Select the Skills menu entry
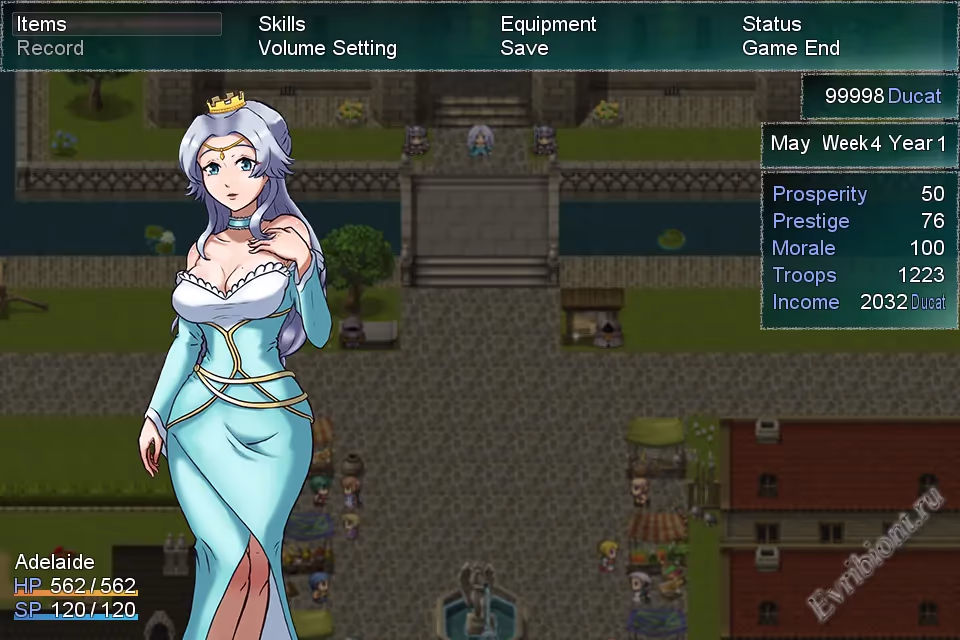This screenshot has height=640, width=960. (x=282, y=24)
